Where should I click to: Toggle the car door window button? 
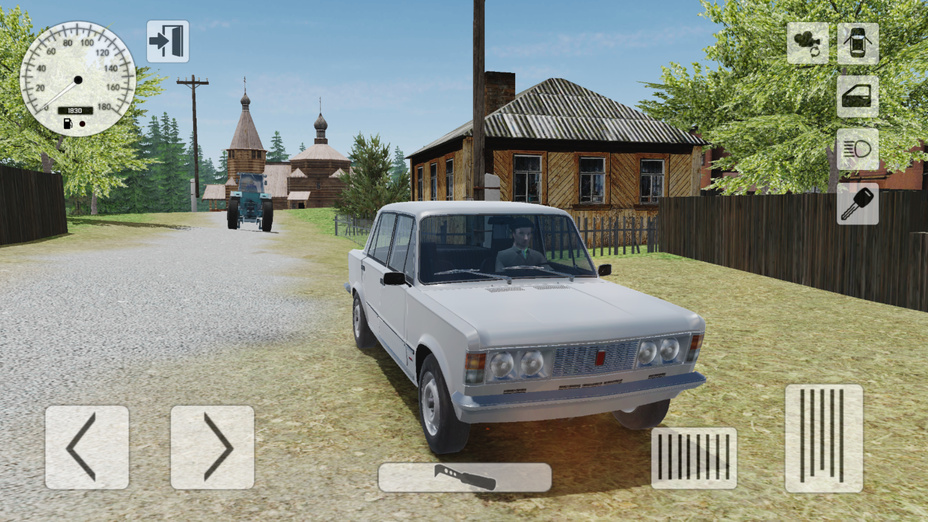858,96
